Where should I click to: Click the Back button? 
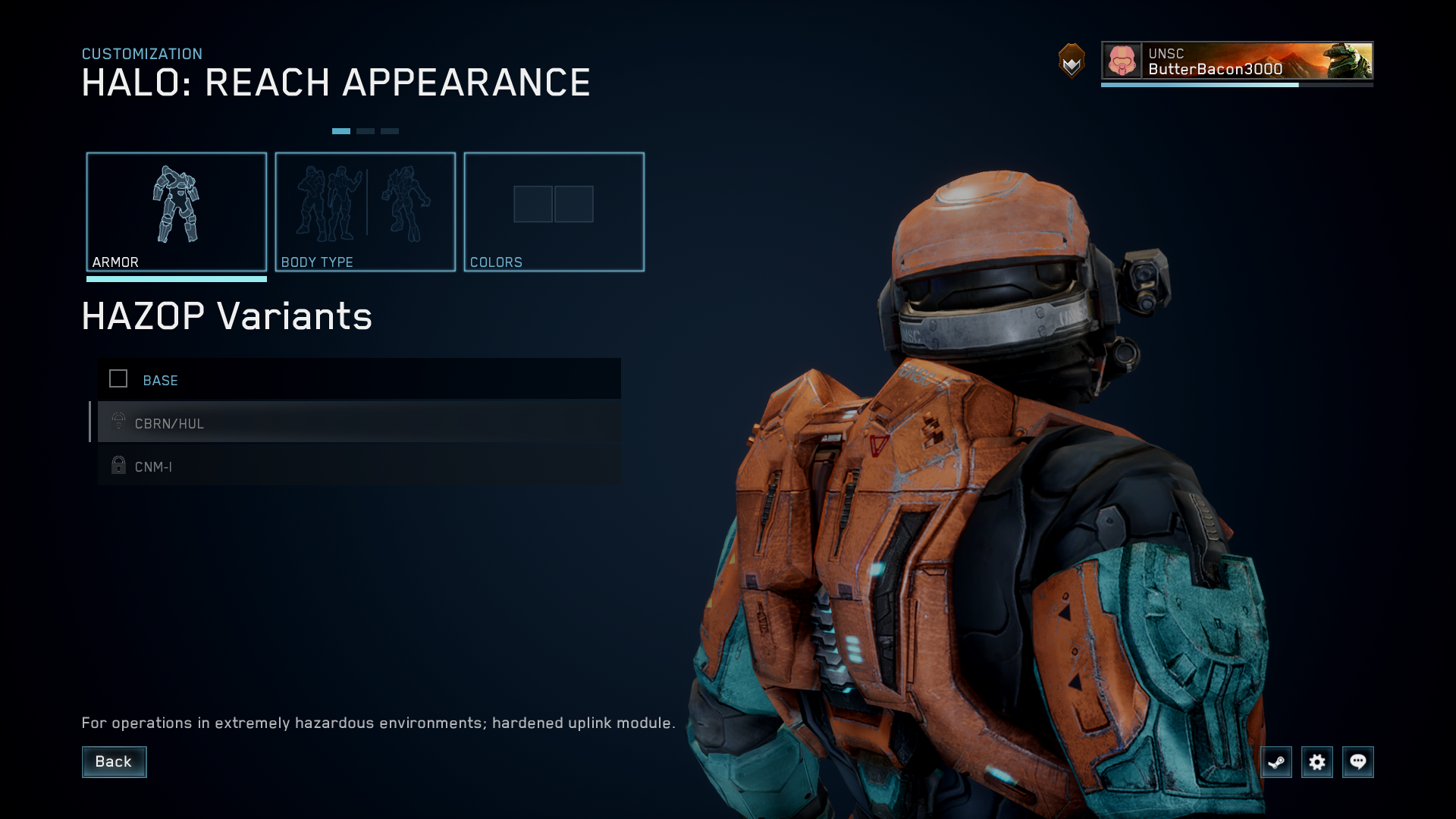click(114, 761)
